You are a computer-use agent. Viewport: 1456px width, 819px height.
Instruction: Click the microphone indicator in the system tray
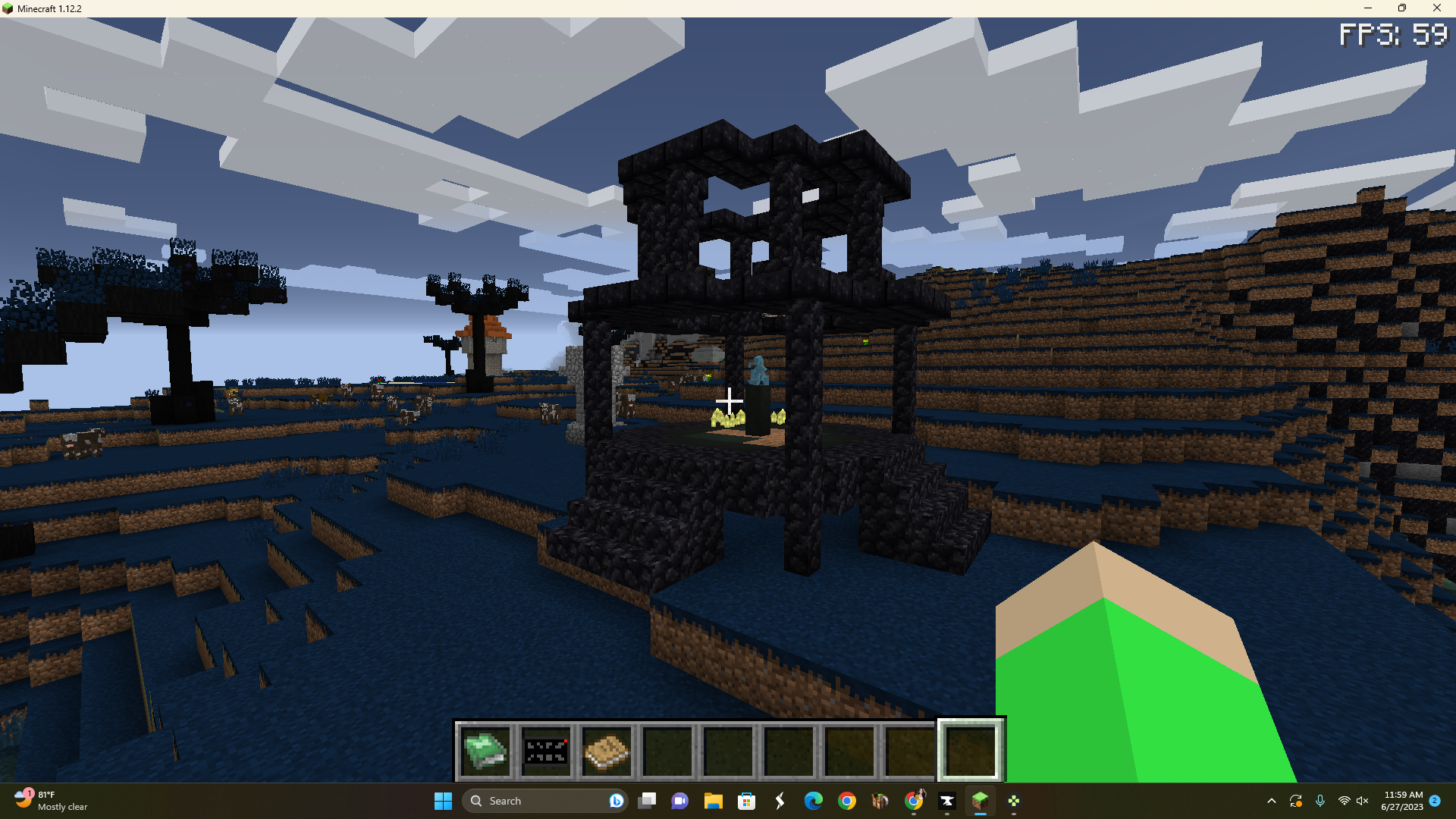1320,801
